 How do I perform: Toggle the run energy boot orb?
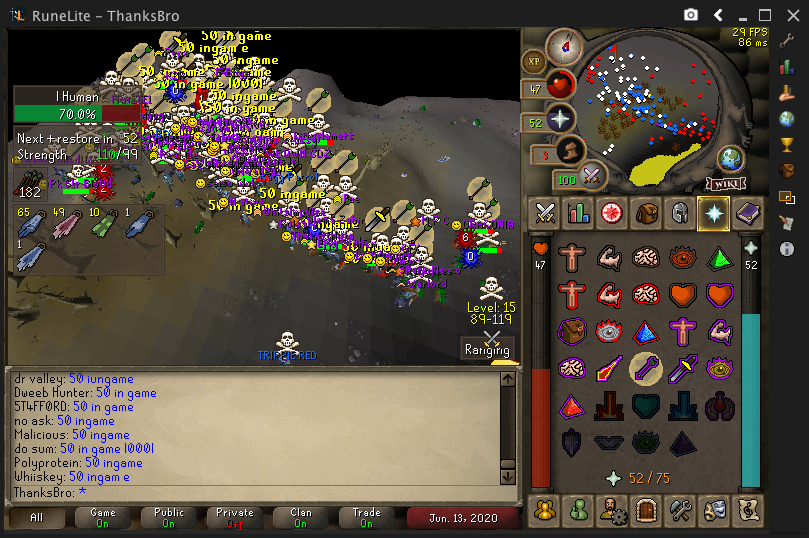571,152
